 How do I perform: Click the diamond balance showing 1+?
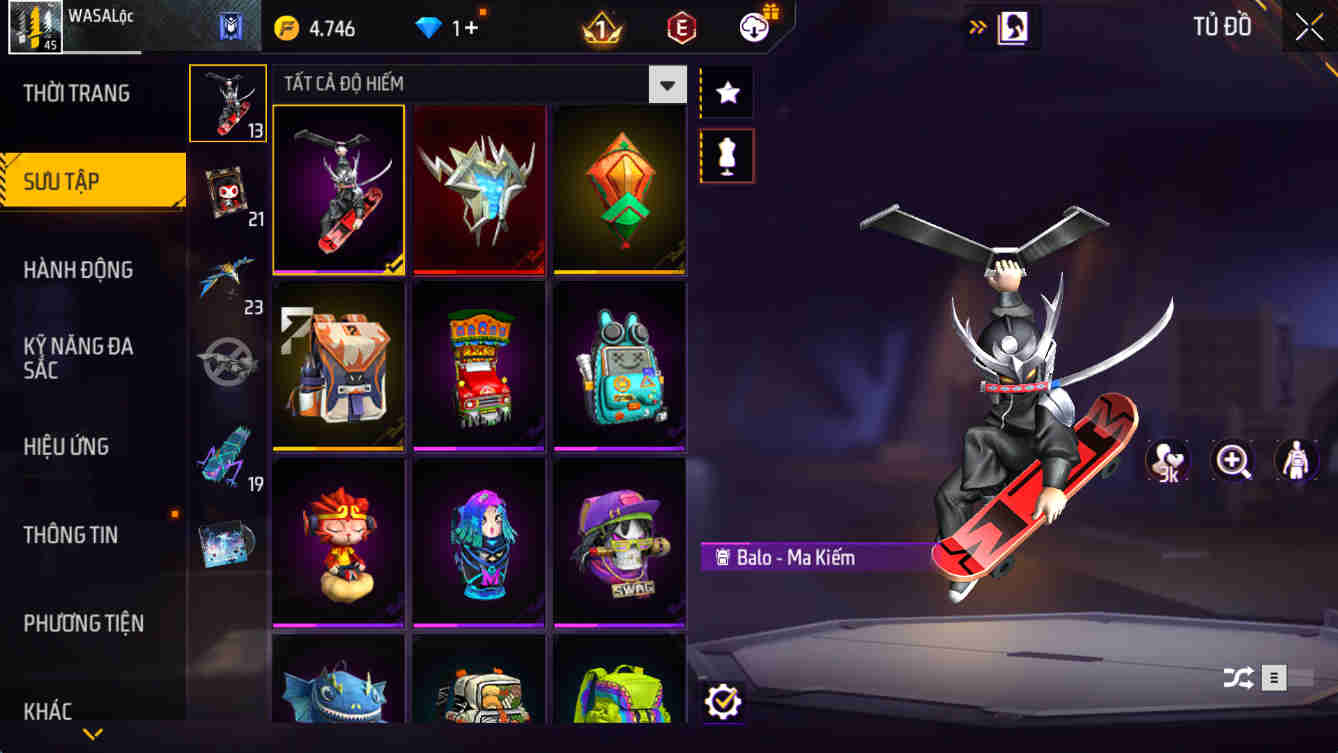click(x=443, y=27)
